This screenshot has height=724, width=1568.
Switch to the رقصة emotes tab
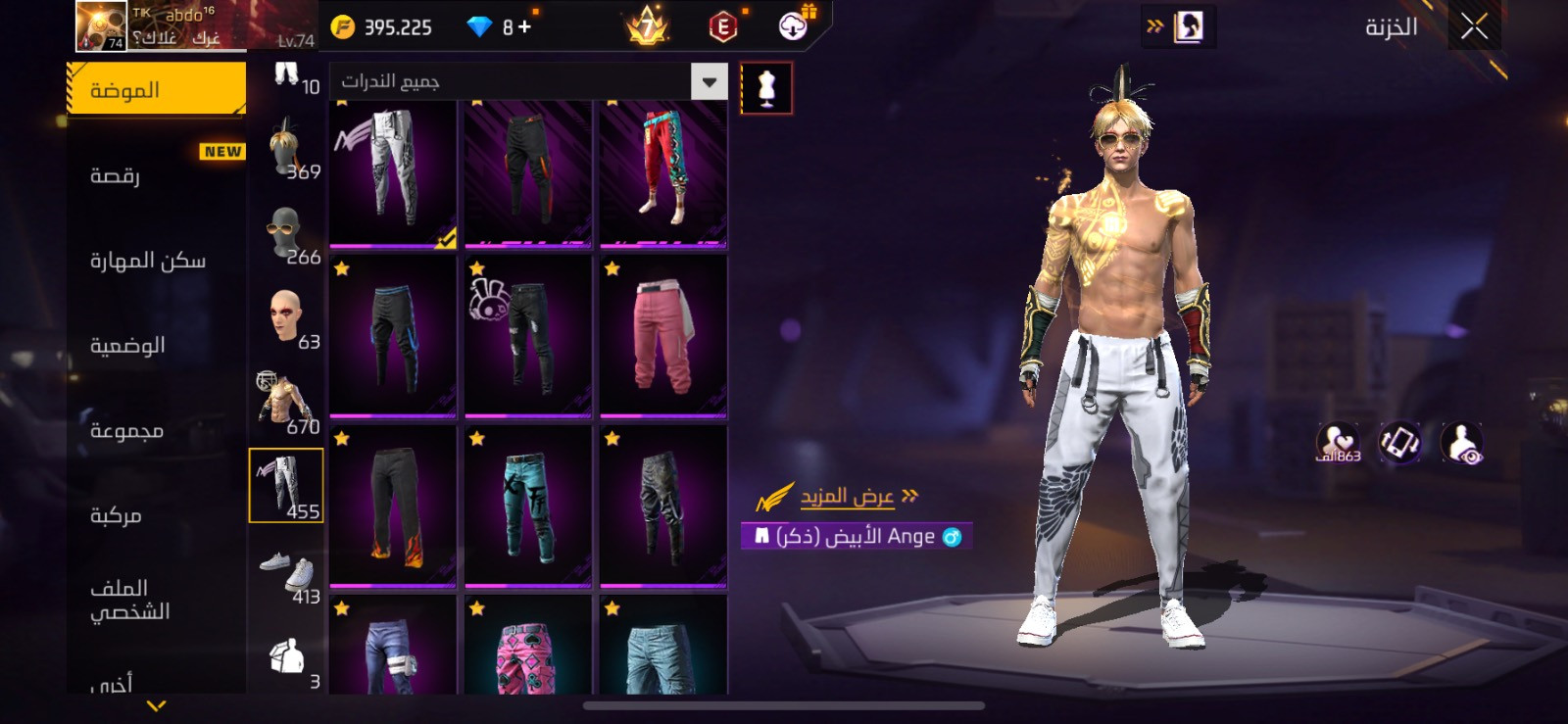[116, 175]
